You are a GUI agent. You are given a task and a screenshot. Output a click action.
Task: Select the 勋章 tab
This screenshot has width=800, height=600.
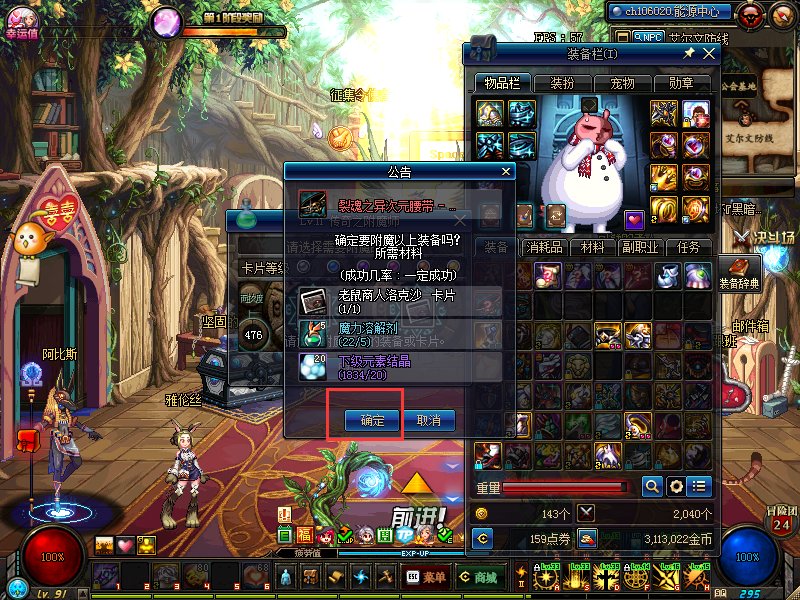(681, 83)
